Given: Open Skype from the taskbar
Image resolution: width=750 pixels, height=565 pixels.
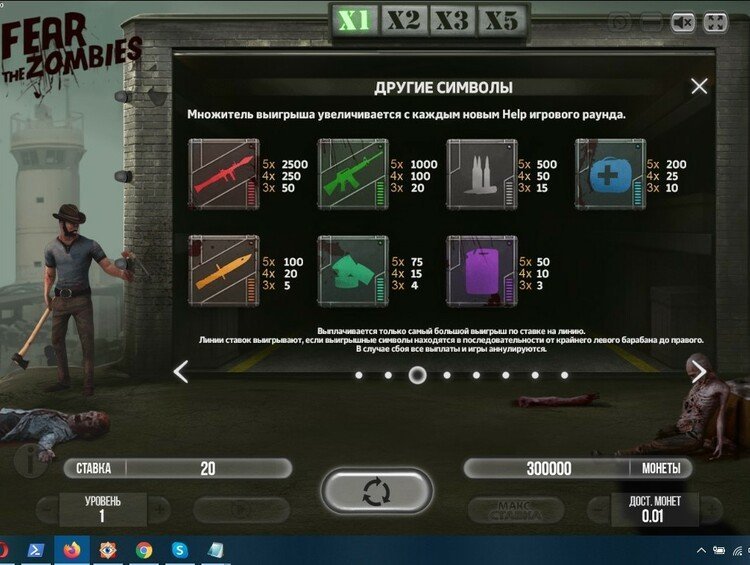Looking at the screenshot, I should pos(180,550).
